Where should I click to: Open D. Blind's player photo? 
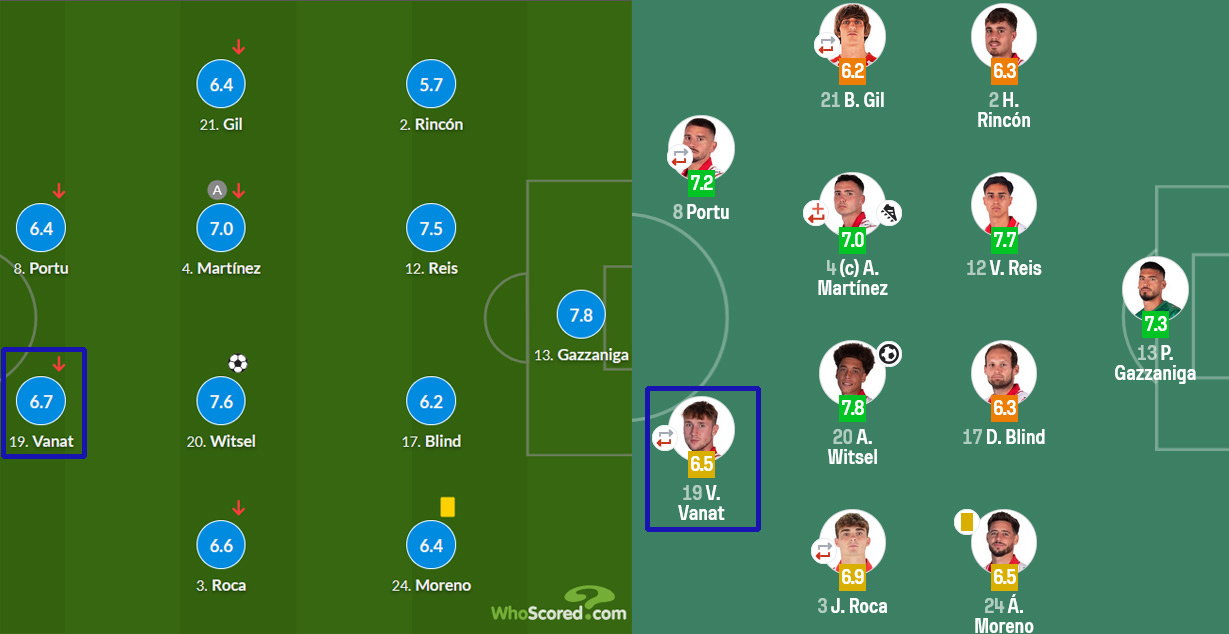pos(1003,373)
